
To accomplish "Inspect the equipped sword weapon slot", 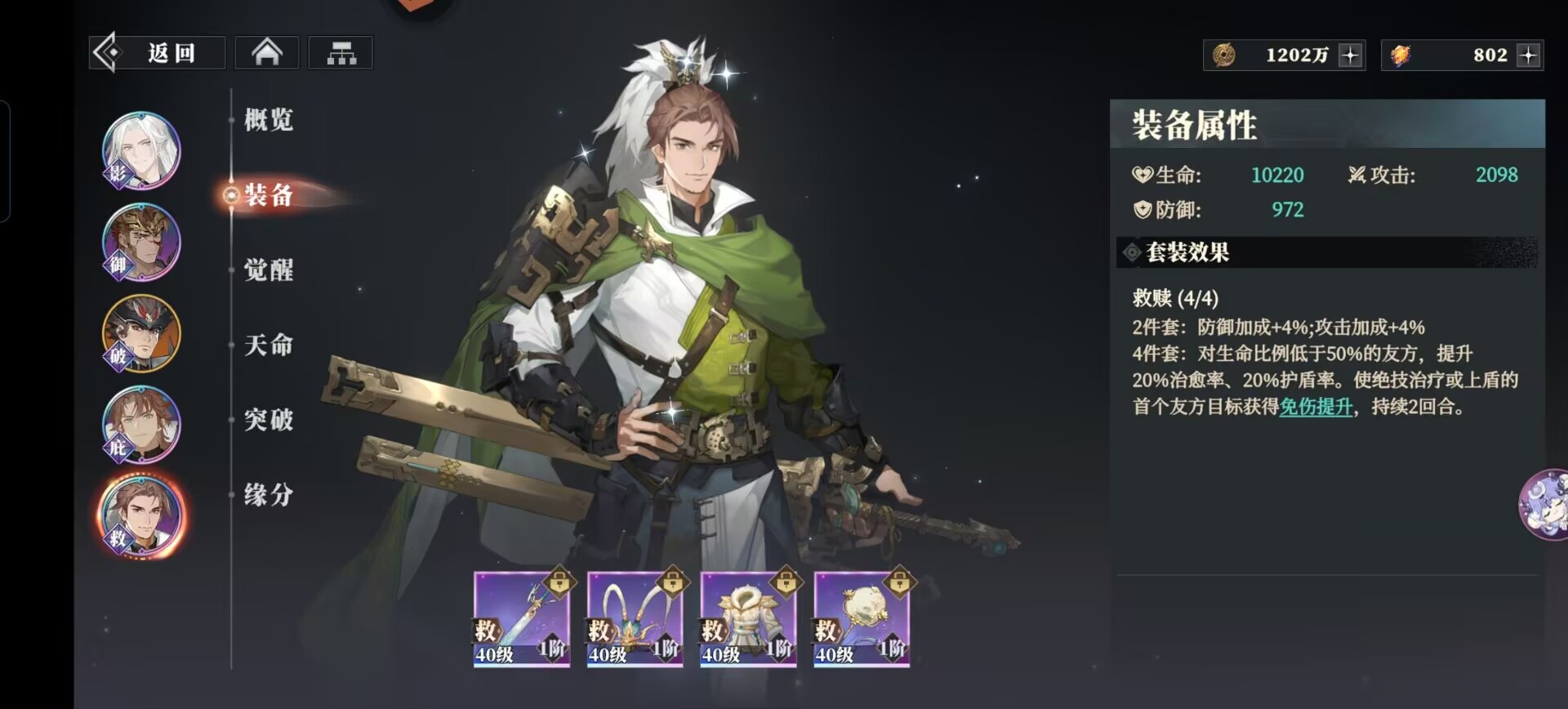I will 521,619.
